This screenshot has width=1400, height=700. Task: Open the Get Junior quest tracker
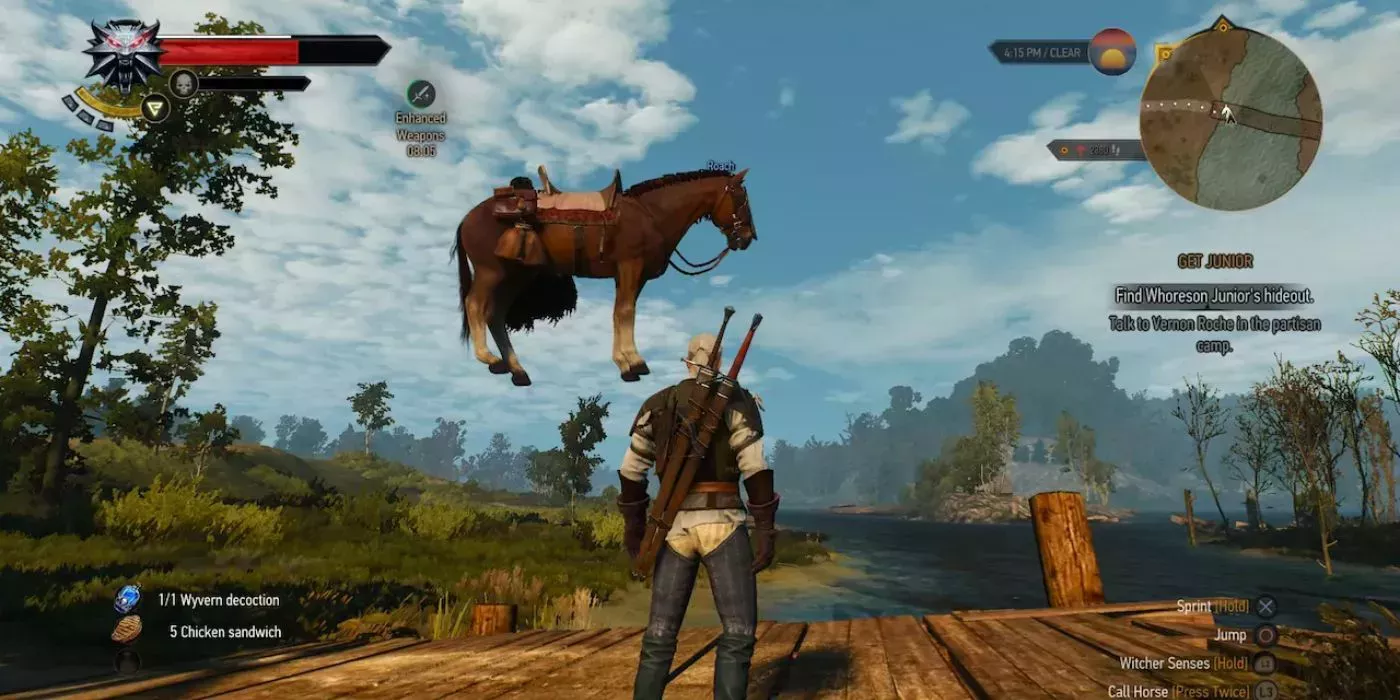tap(1215, 262)
